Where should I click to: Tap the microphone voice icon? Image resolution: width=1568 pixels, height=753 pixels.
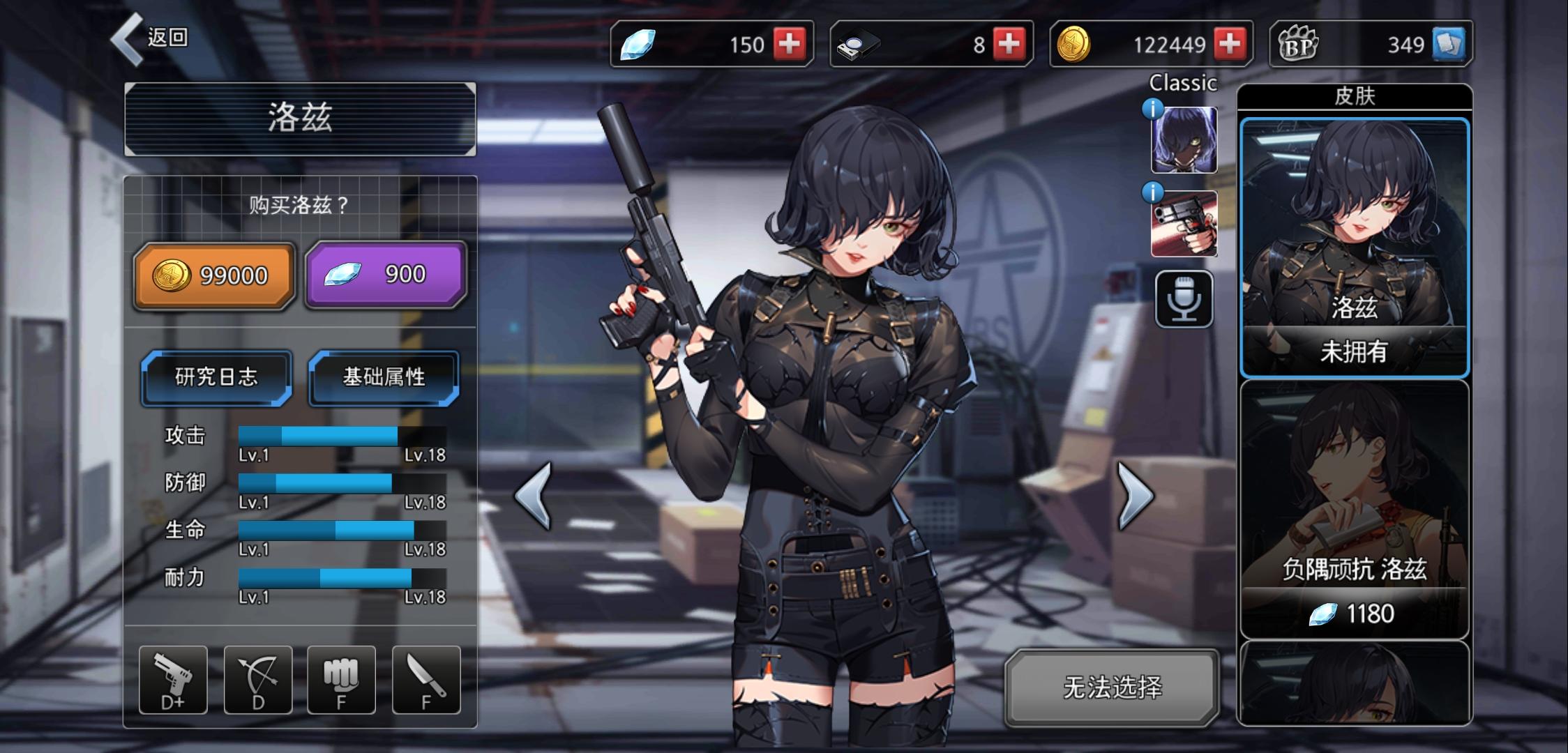click(1184, 298)
